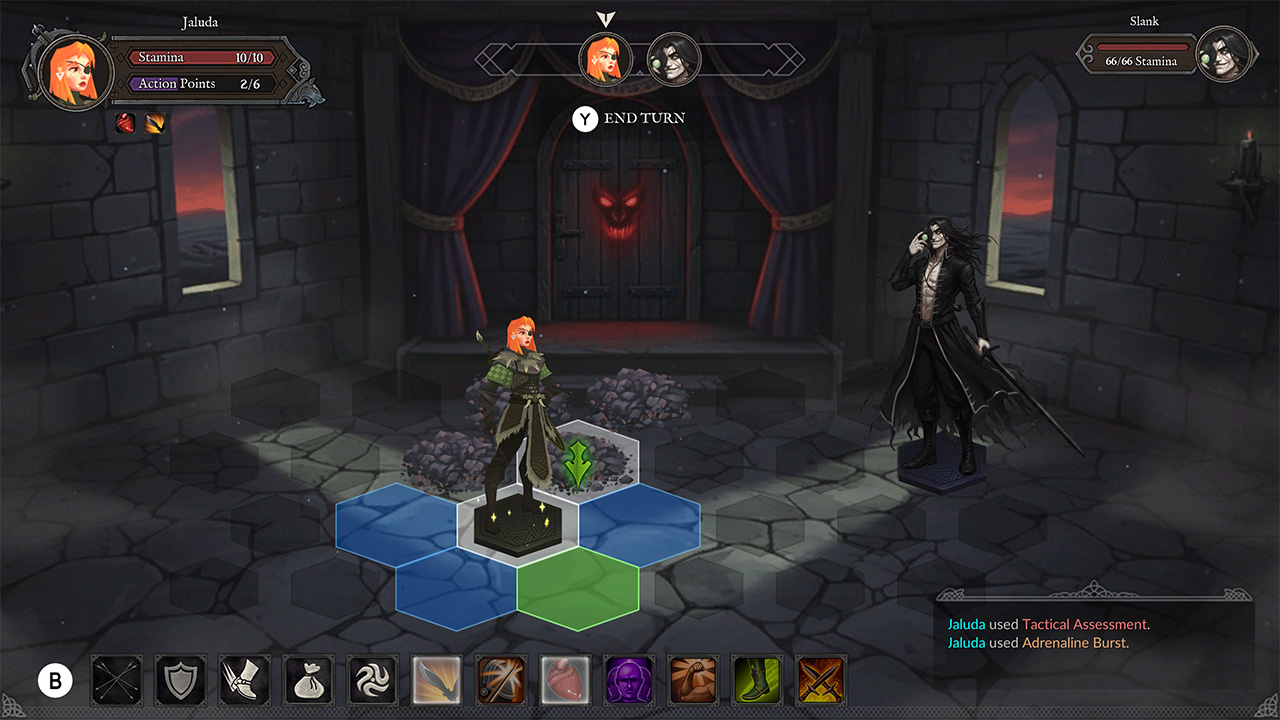Click the chevron marker above the turn order bar
Viewport: 1280px width, 720px height.
[x=605, y=16]
